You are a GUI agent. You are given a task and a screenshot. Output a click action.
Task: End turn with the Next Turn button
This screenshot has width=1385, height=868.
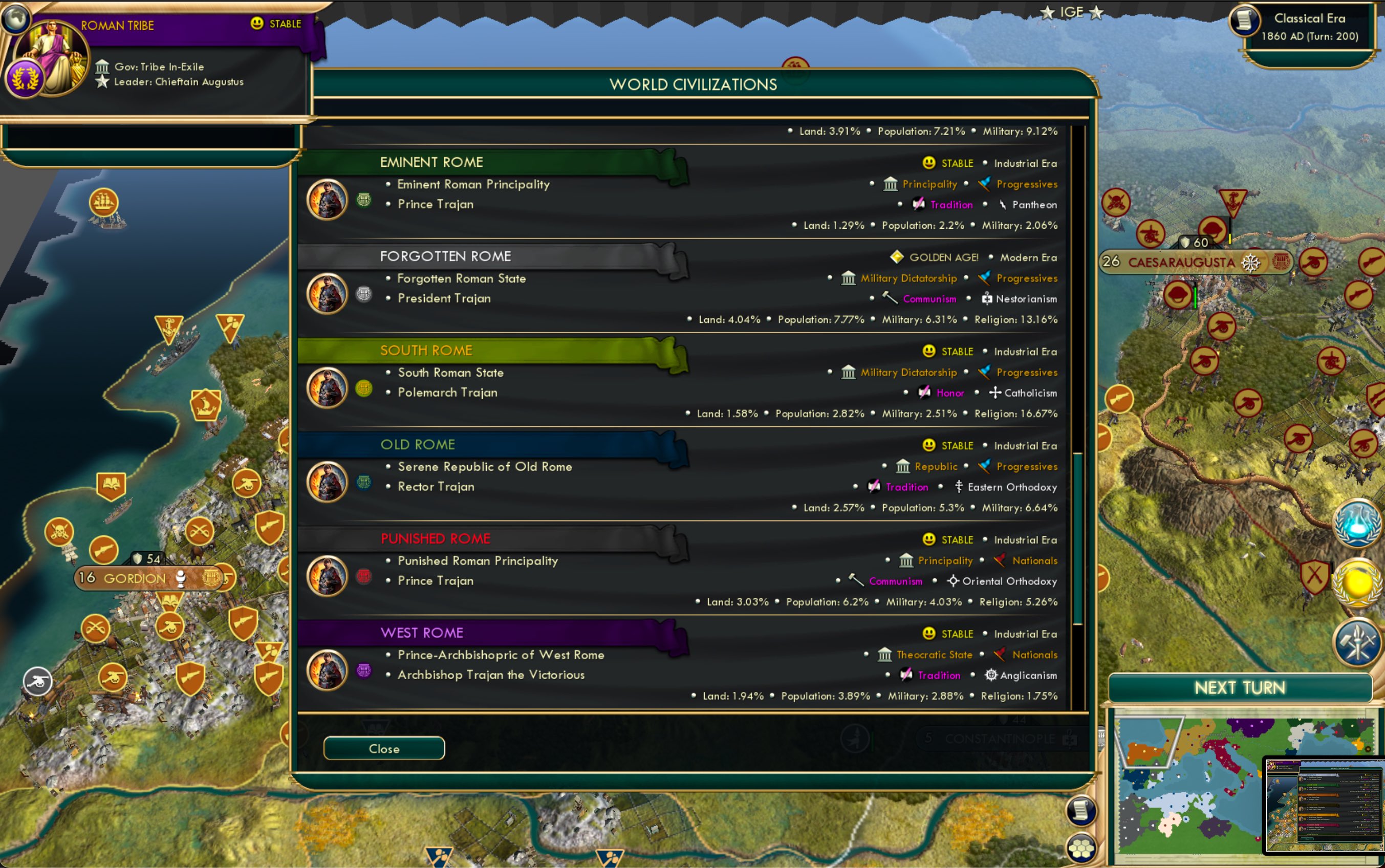coord(1240,688)
